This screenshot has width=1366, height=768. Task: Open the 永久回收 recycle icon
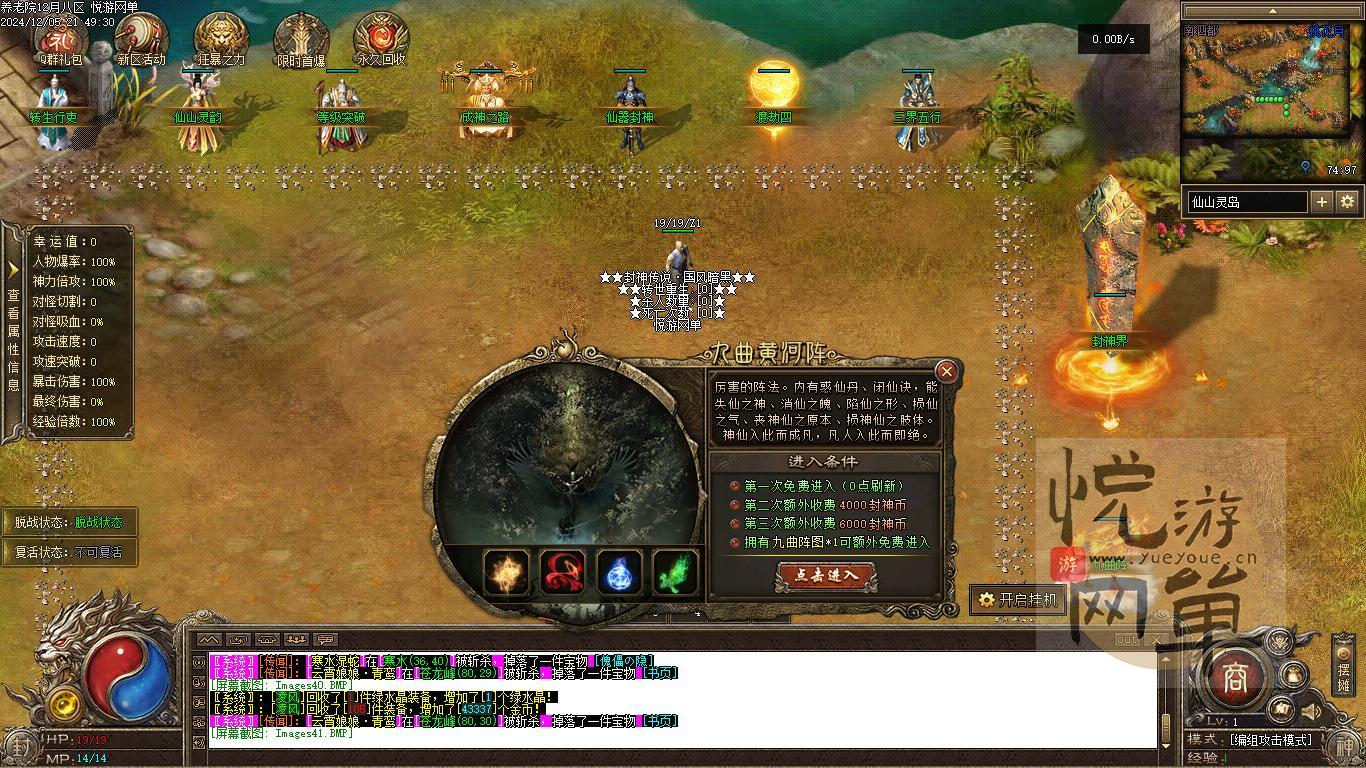[x=381, y=36]
